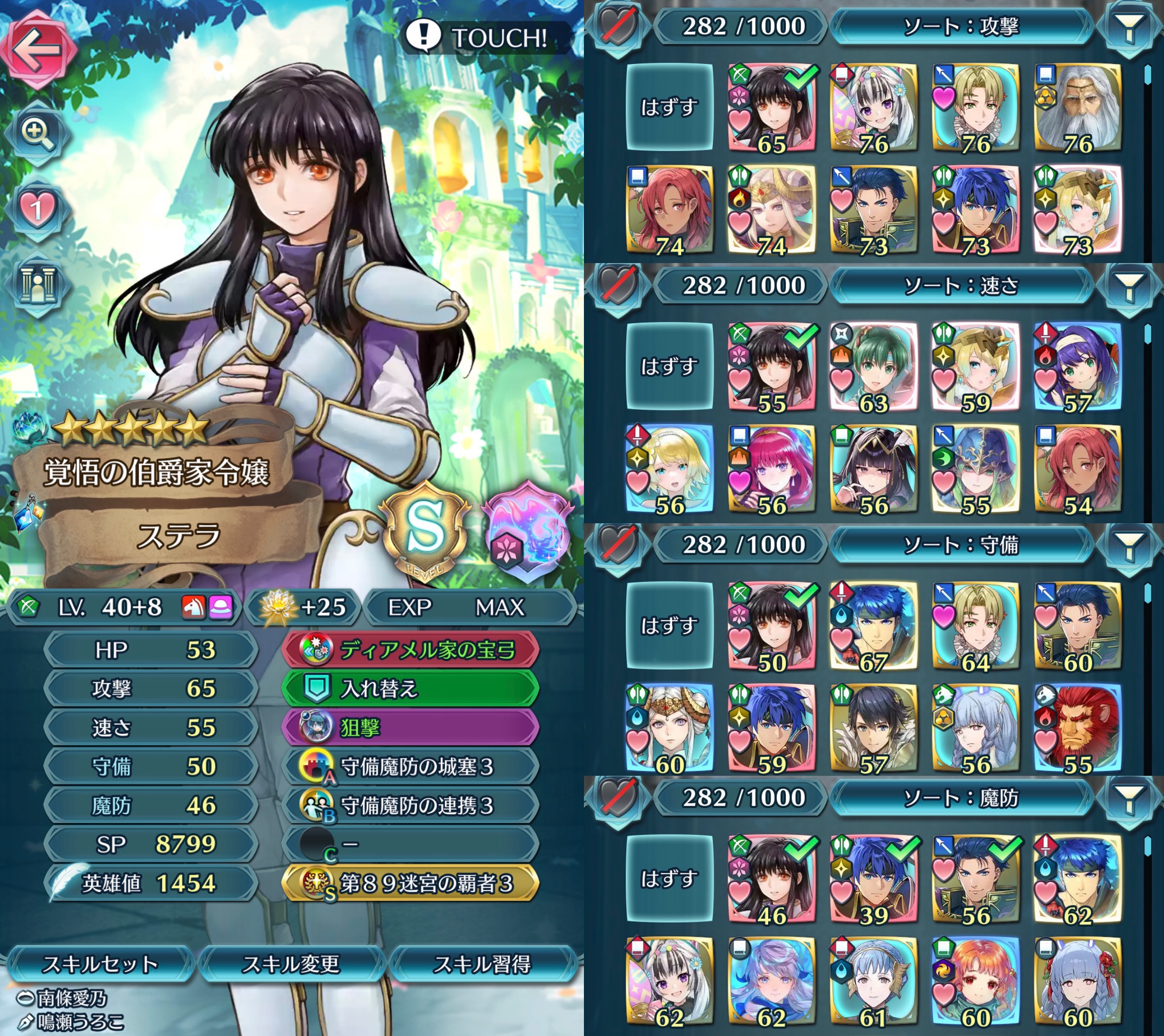Open スキル習得 to learn skills

(x=482, y=964)
